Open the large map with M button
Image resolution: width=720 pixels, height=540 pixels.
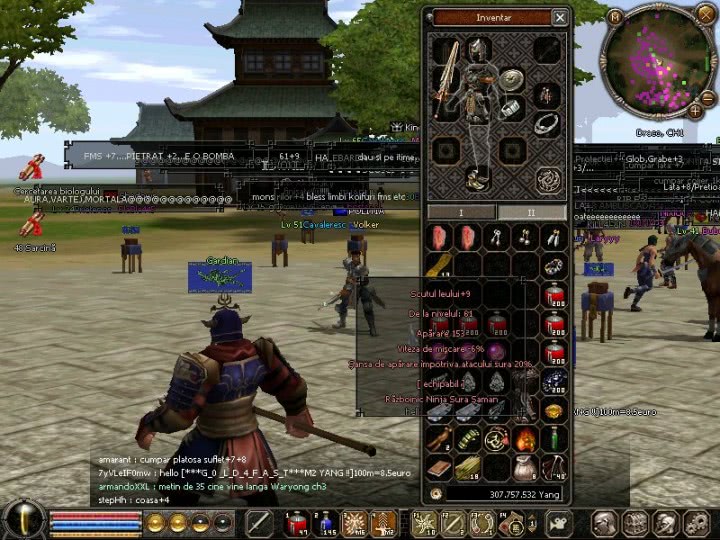614,17
